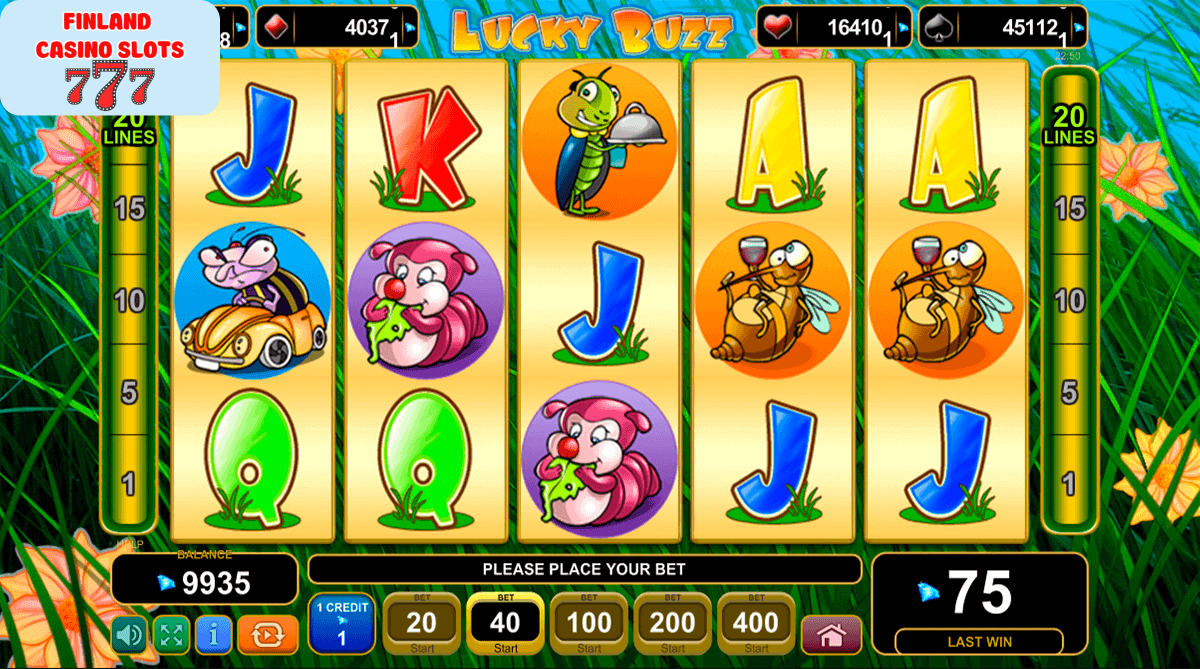The image size is (1200, 669).
Task: Choose the bet 200 start button
Action: pos(672,625)
